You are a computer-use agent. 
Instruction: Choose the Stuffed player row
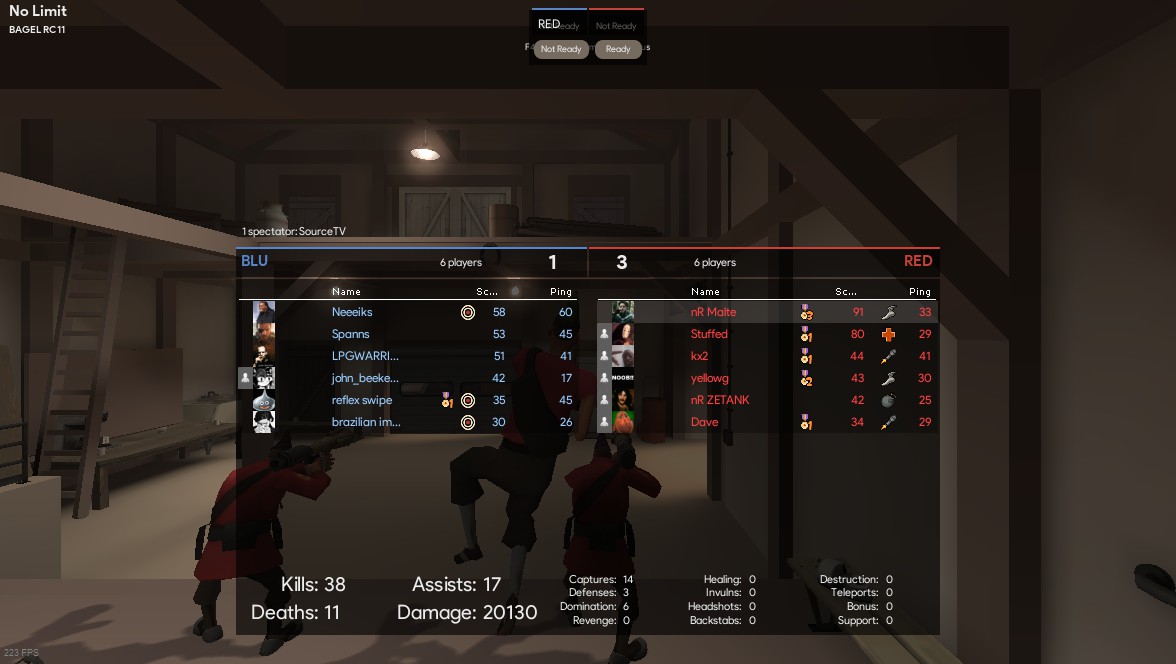coord(709,334)
